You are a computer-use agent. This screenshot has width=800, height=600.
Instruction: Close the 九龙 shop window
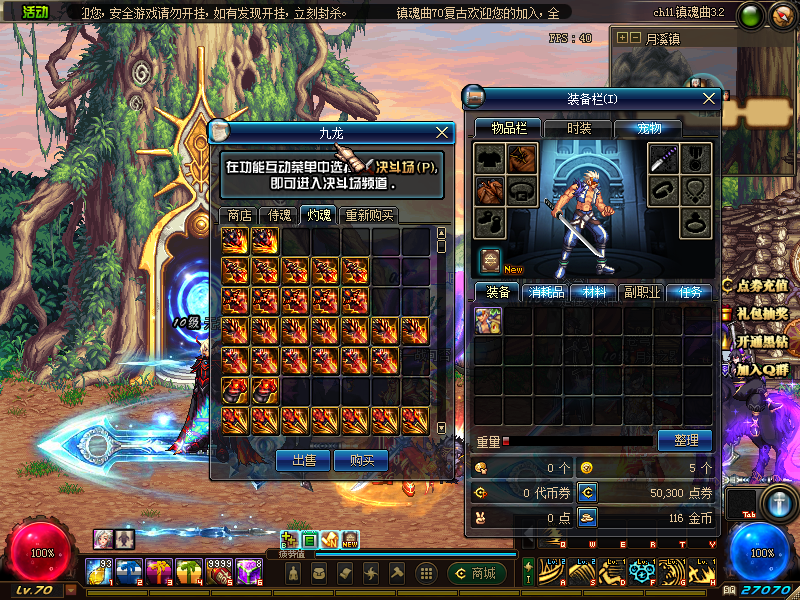pos(443,132)
